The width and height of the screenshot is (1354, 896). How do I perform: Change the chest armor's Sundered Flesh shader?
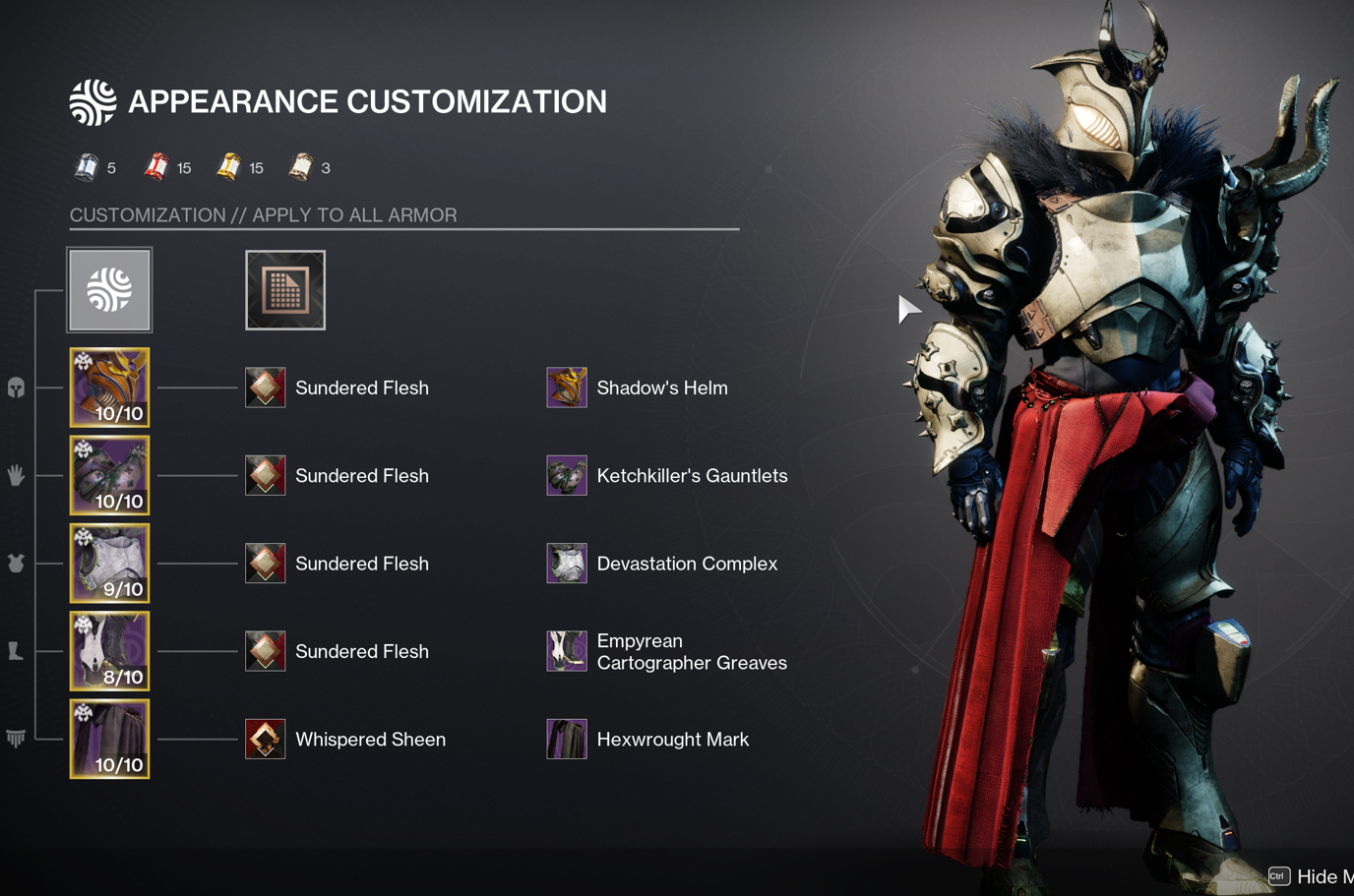[266, 564]
